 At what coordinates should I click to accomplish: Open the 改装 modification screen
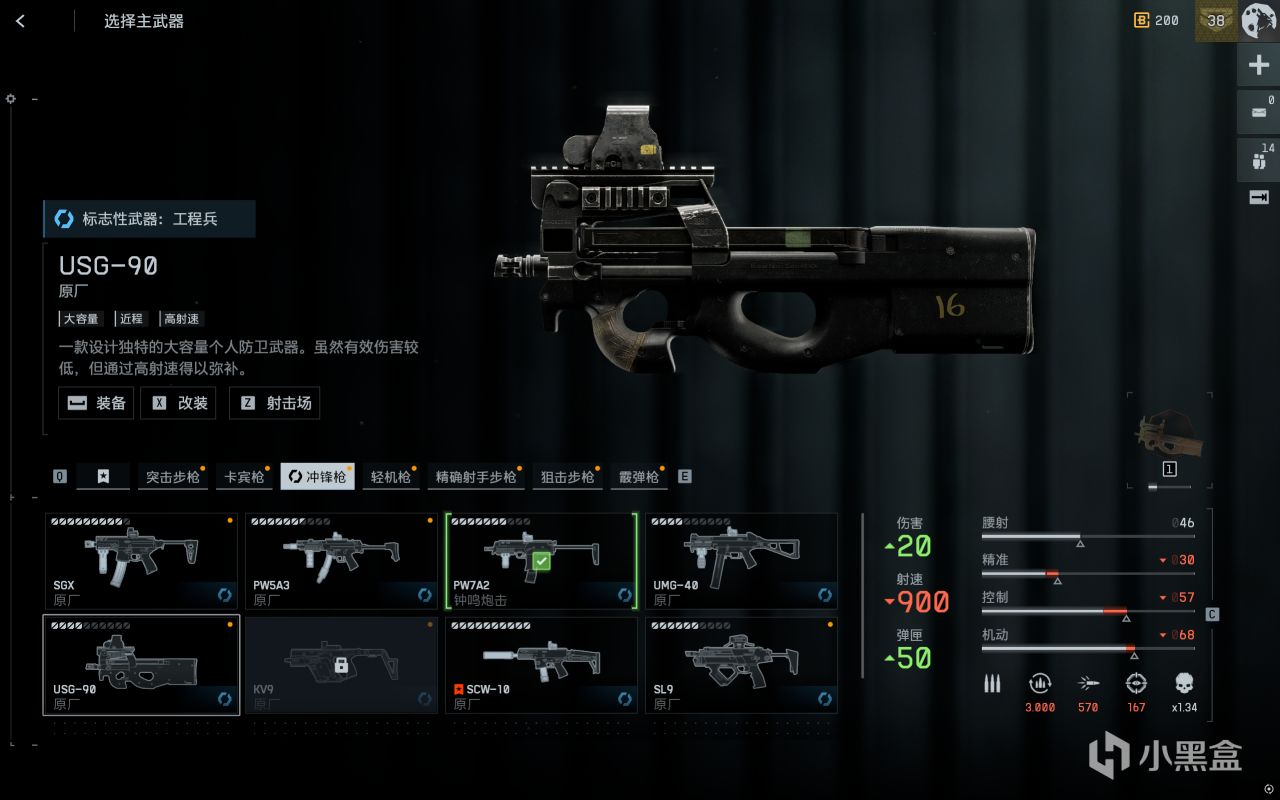[x=178, y=403]
